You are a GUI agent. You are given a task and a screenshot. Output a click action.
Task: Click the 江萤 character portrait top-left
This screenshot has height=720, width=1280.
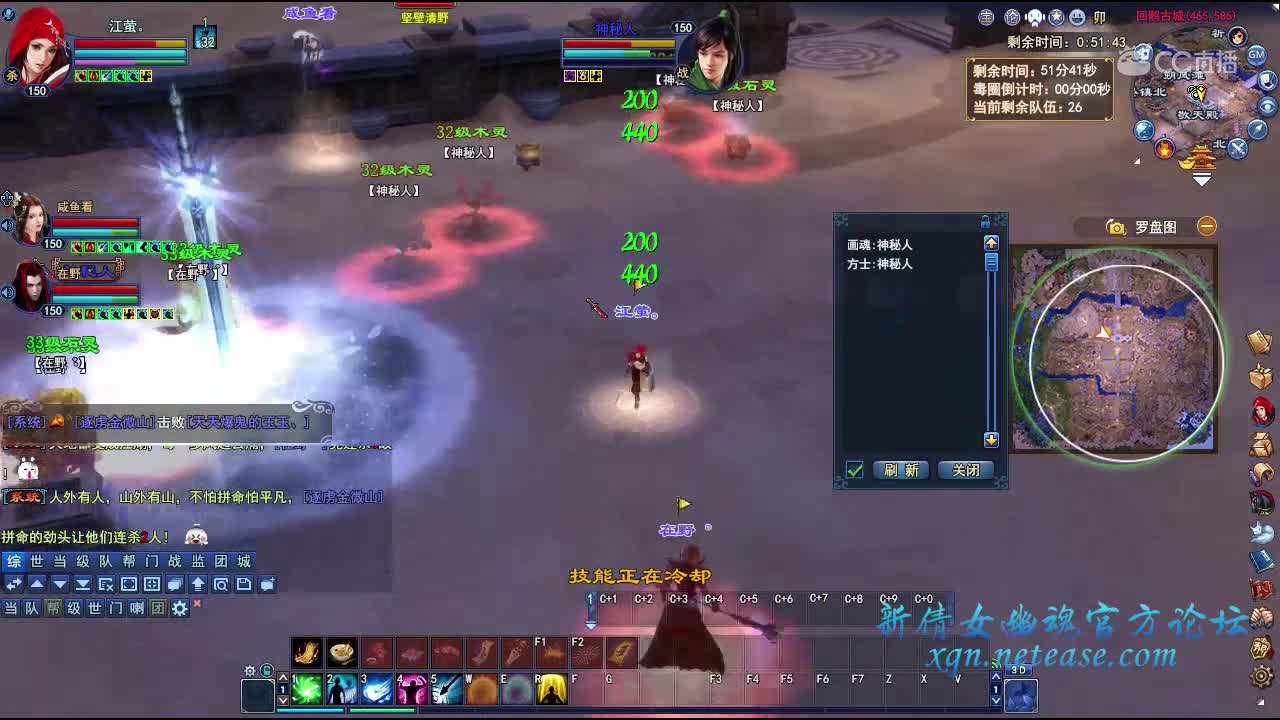pyautogui.click(x=38, y=40)
